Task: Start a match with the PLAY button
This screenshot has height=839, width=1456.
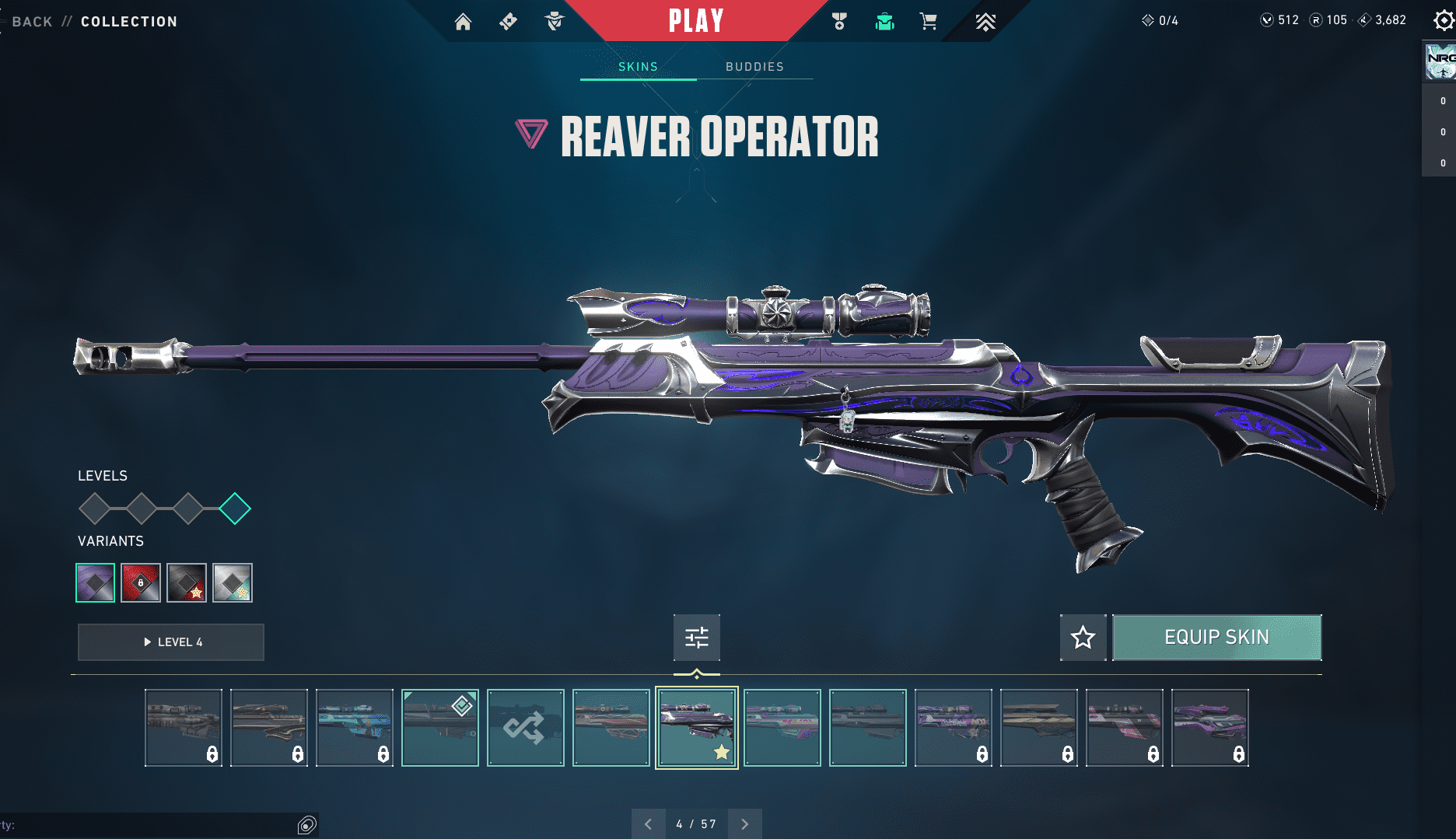Action: click(x=696, y=21)
